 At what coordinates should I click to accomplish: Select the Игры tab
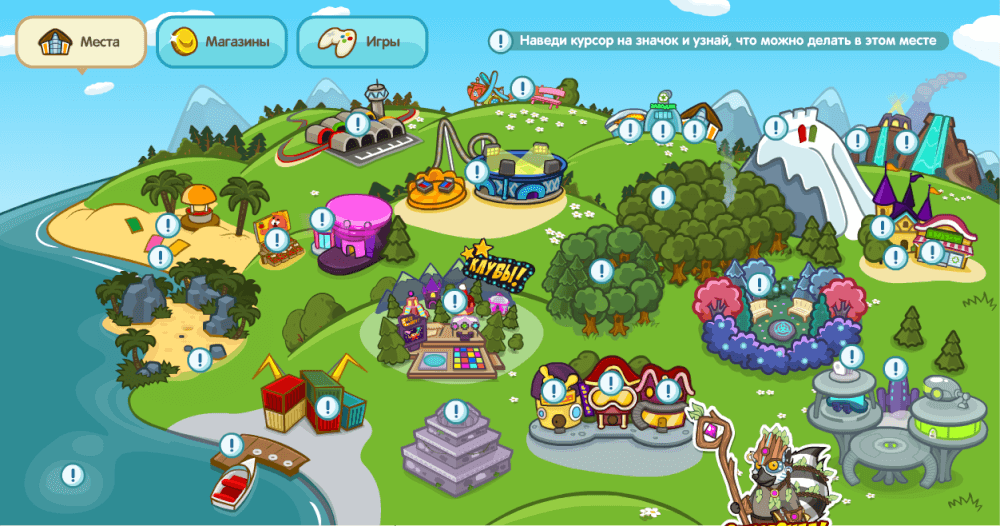pos(362,42)
